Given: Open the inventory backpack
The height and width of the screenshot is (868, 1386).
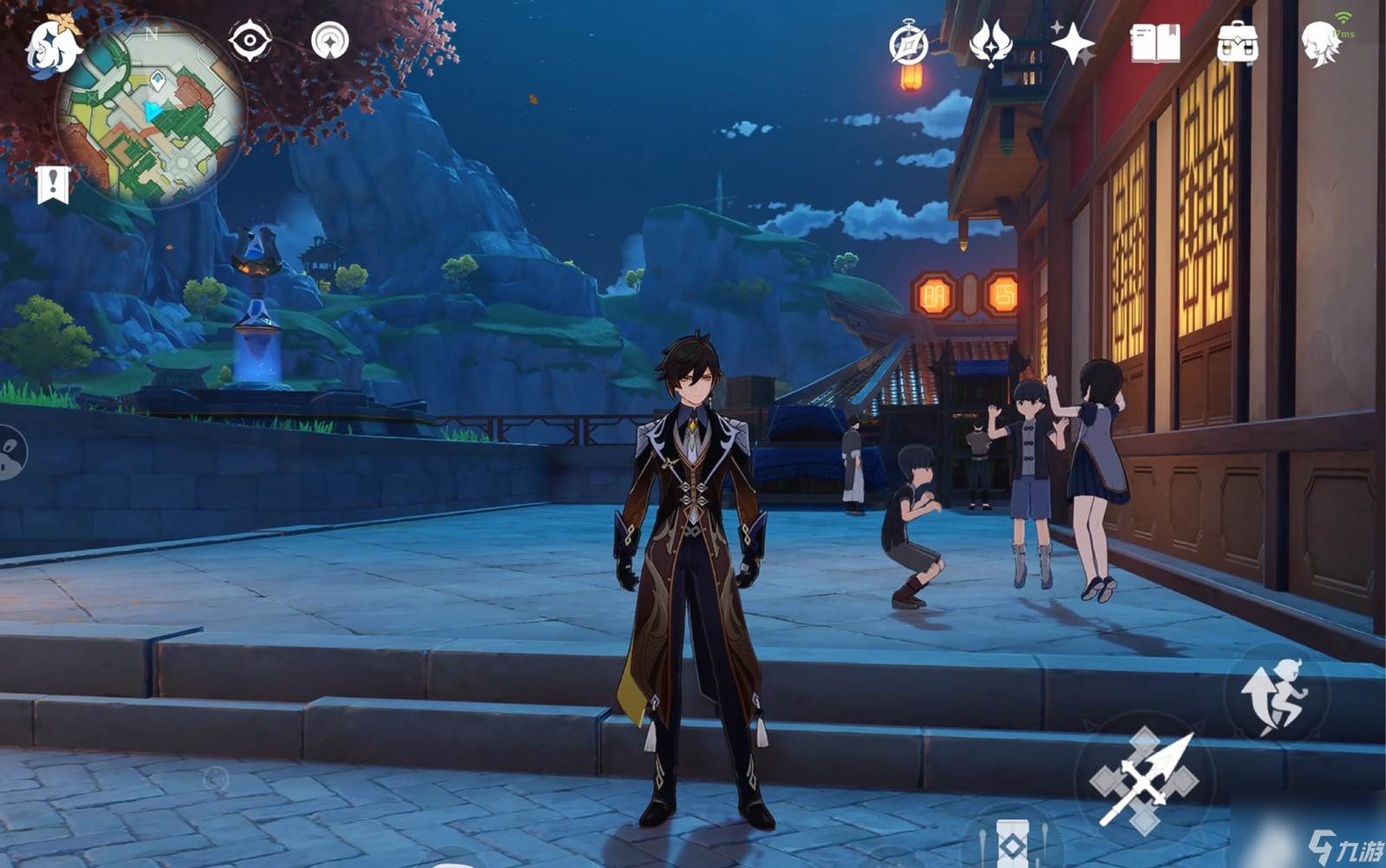Looking at the screenshot, I should (1237, 43).
